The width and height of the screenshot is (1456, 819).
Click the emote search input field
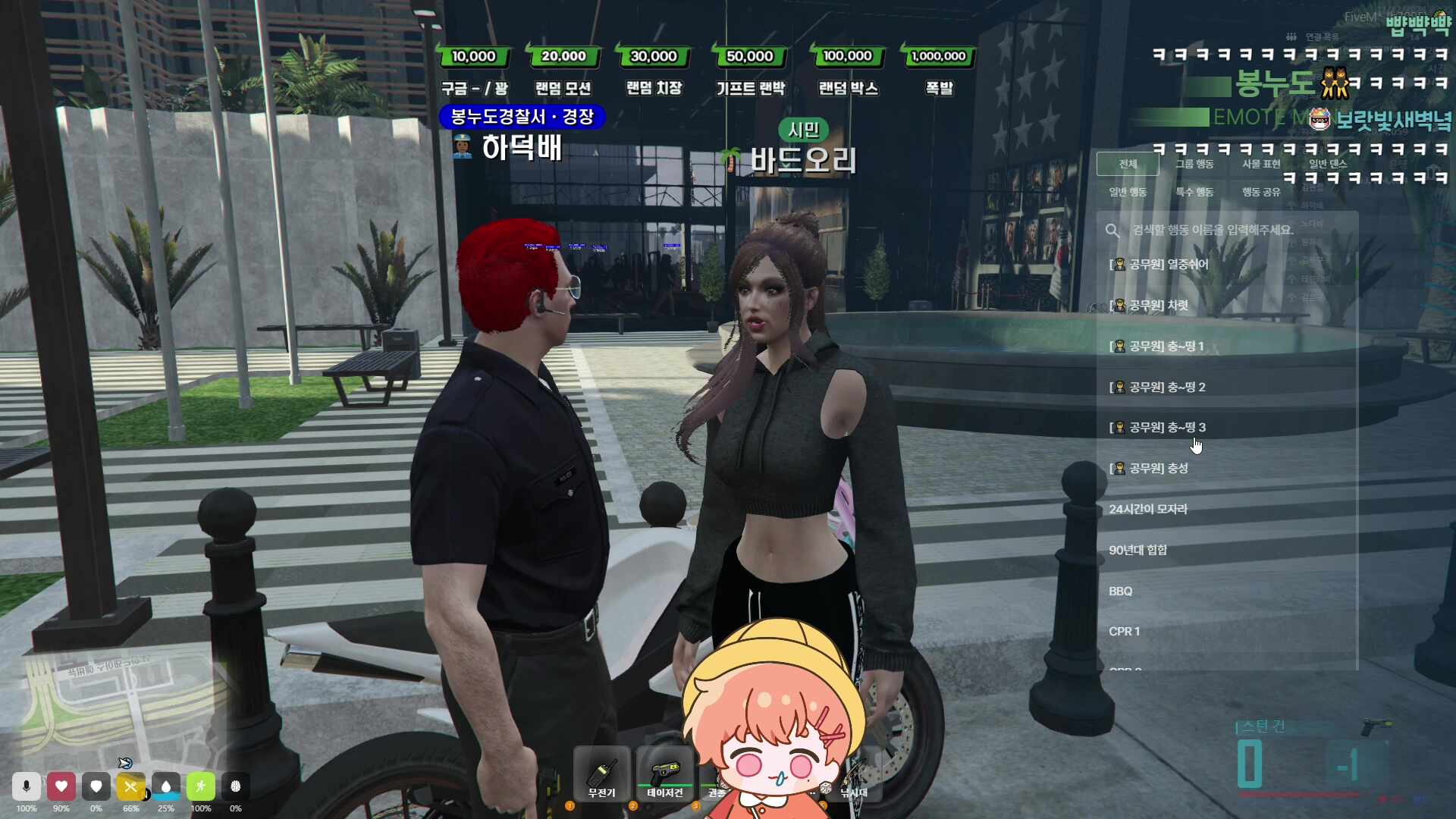point(1213,231)
